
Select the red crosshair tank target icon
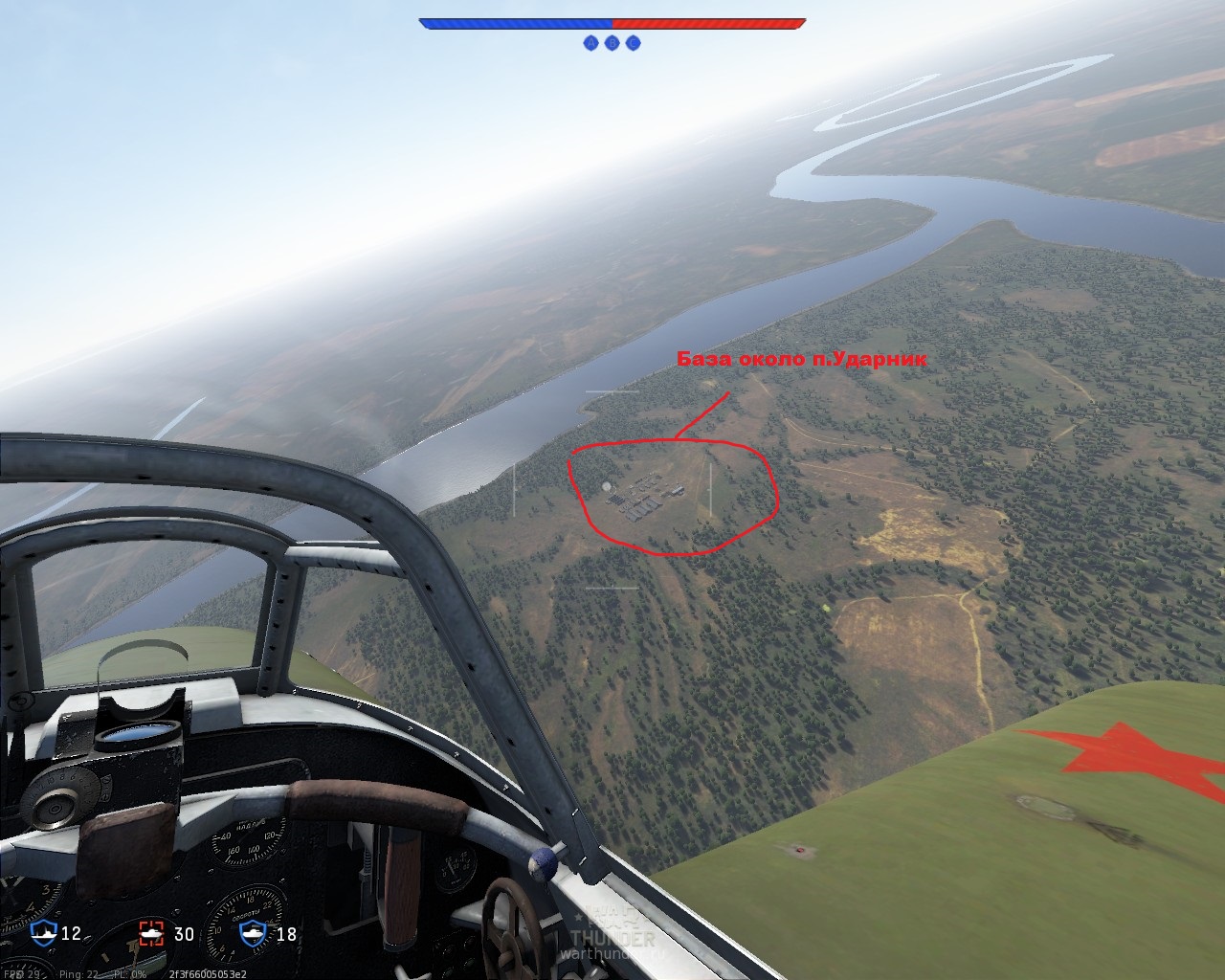[x=152, y=933]
